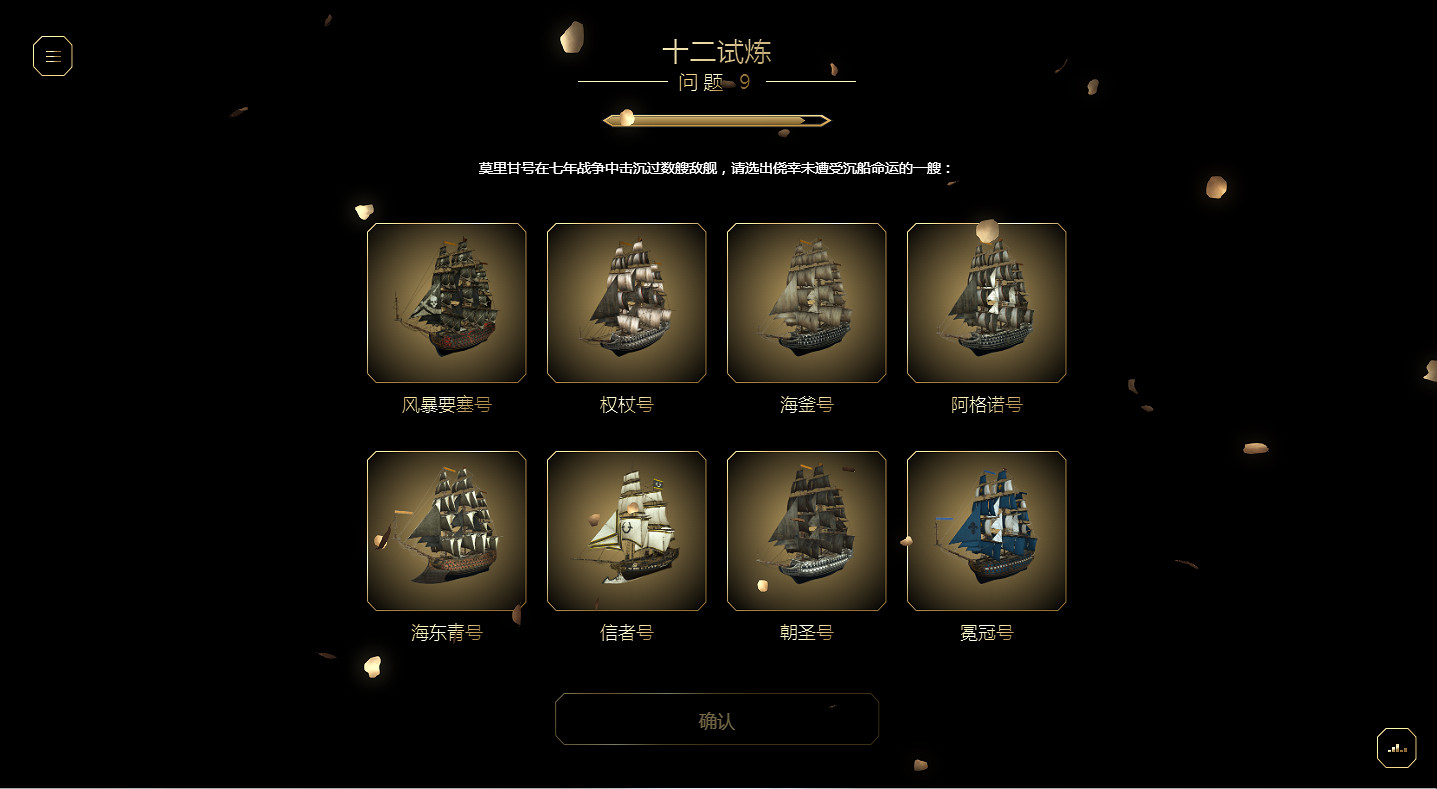Select the 海东青号 ship image
The image size is (1437, 789).
(x=446, y=531)
